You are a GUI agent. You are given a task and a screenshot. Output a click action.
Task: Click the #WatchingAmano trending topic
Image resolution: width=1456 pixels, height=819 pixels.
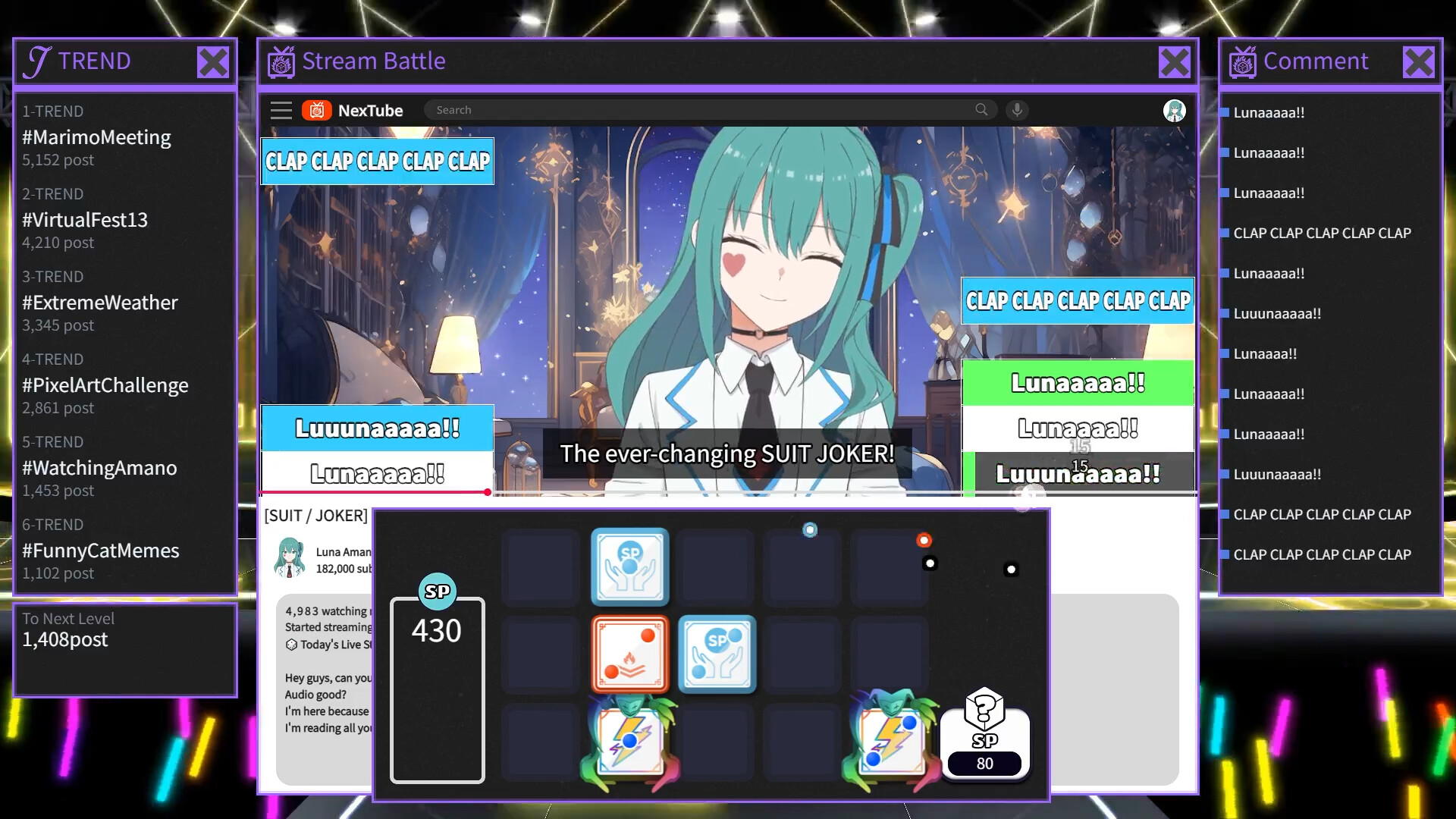pyautogui.click(x=99, y=468)
